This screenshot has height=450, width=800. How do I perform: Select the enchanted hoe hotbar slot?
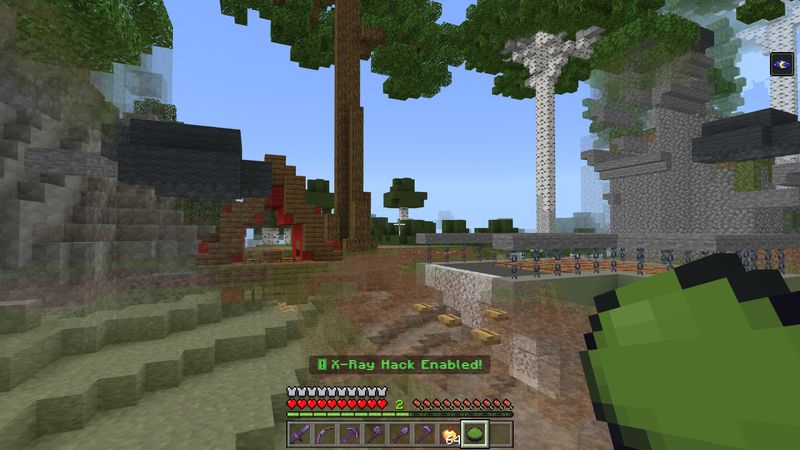(425, 435)
